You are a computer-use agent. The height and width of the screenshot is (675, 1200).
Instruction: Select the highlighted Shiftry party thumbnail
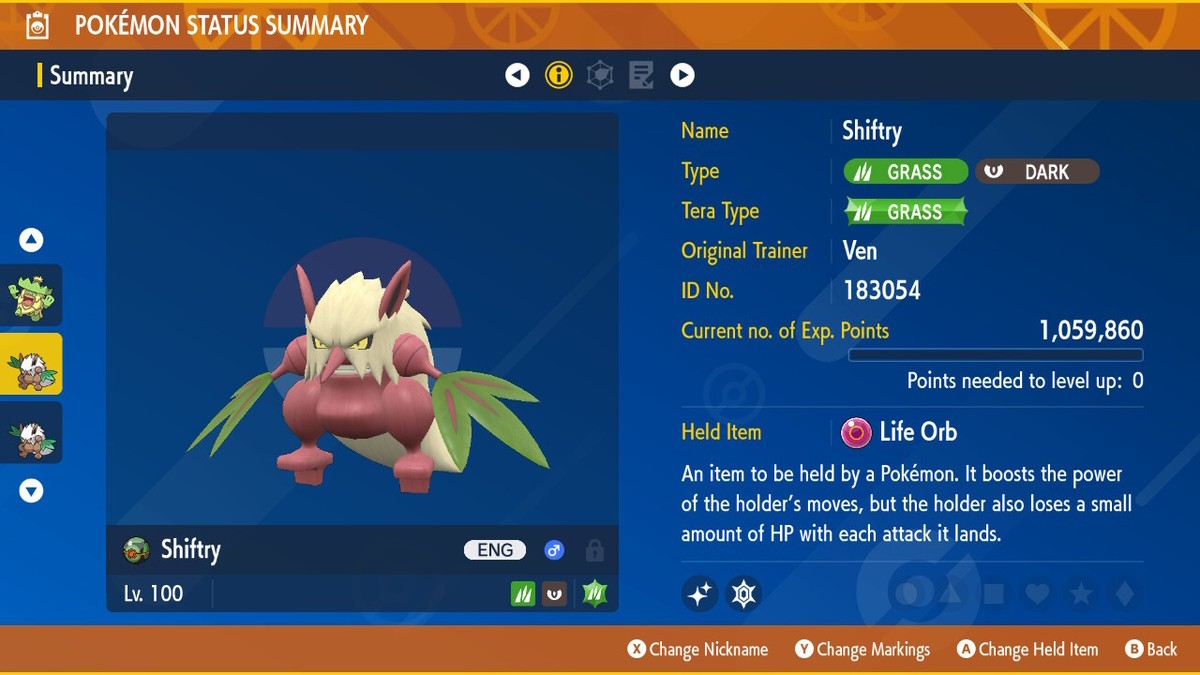click(32, 364)
